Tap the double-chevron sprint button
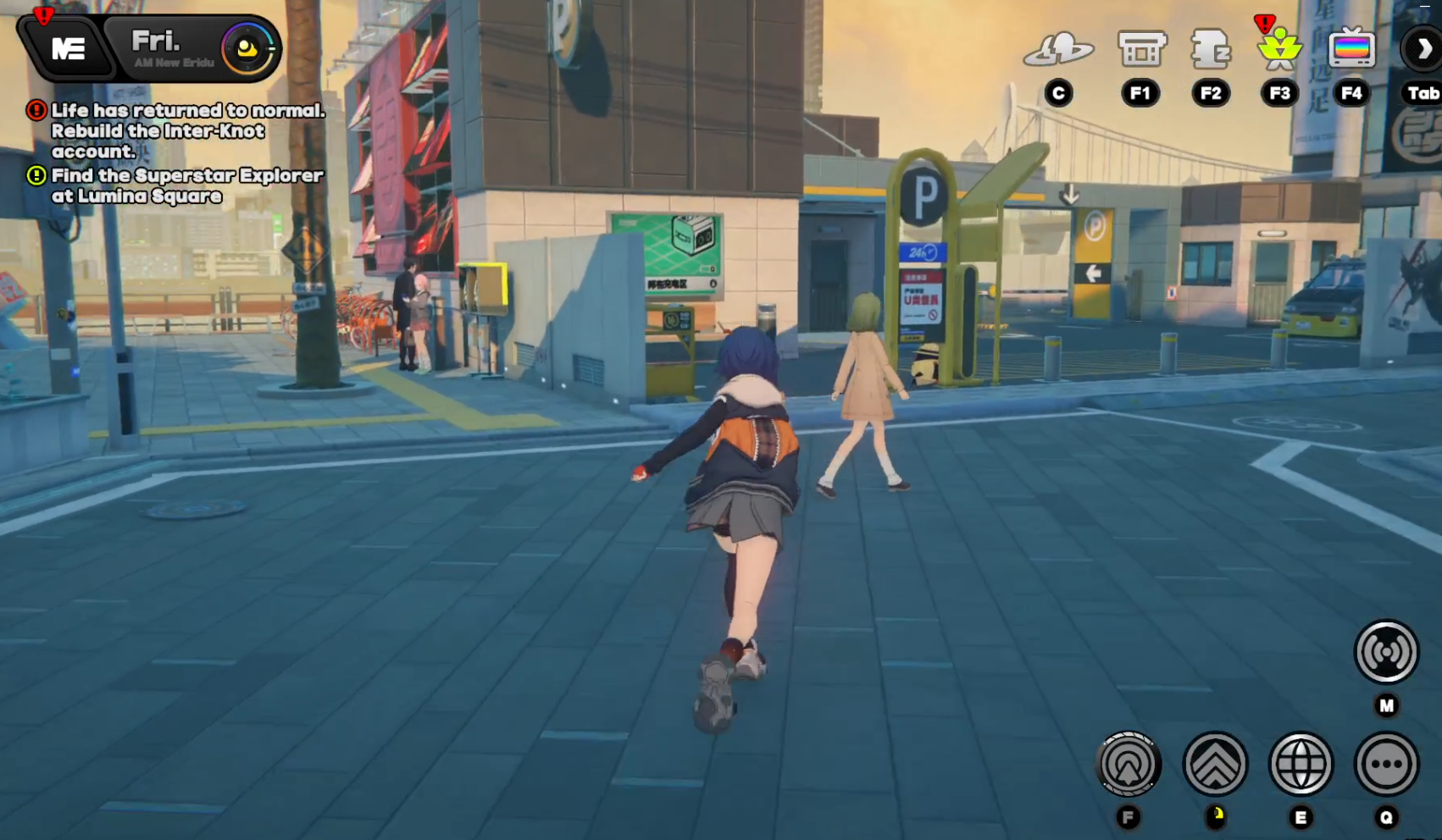The height and width of the screenshot is (840, 1442). pyautogui.click(x=1215, y=765)
